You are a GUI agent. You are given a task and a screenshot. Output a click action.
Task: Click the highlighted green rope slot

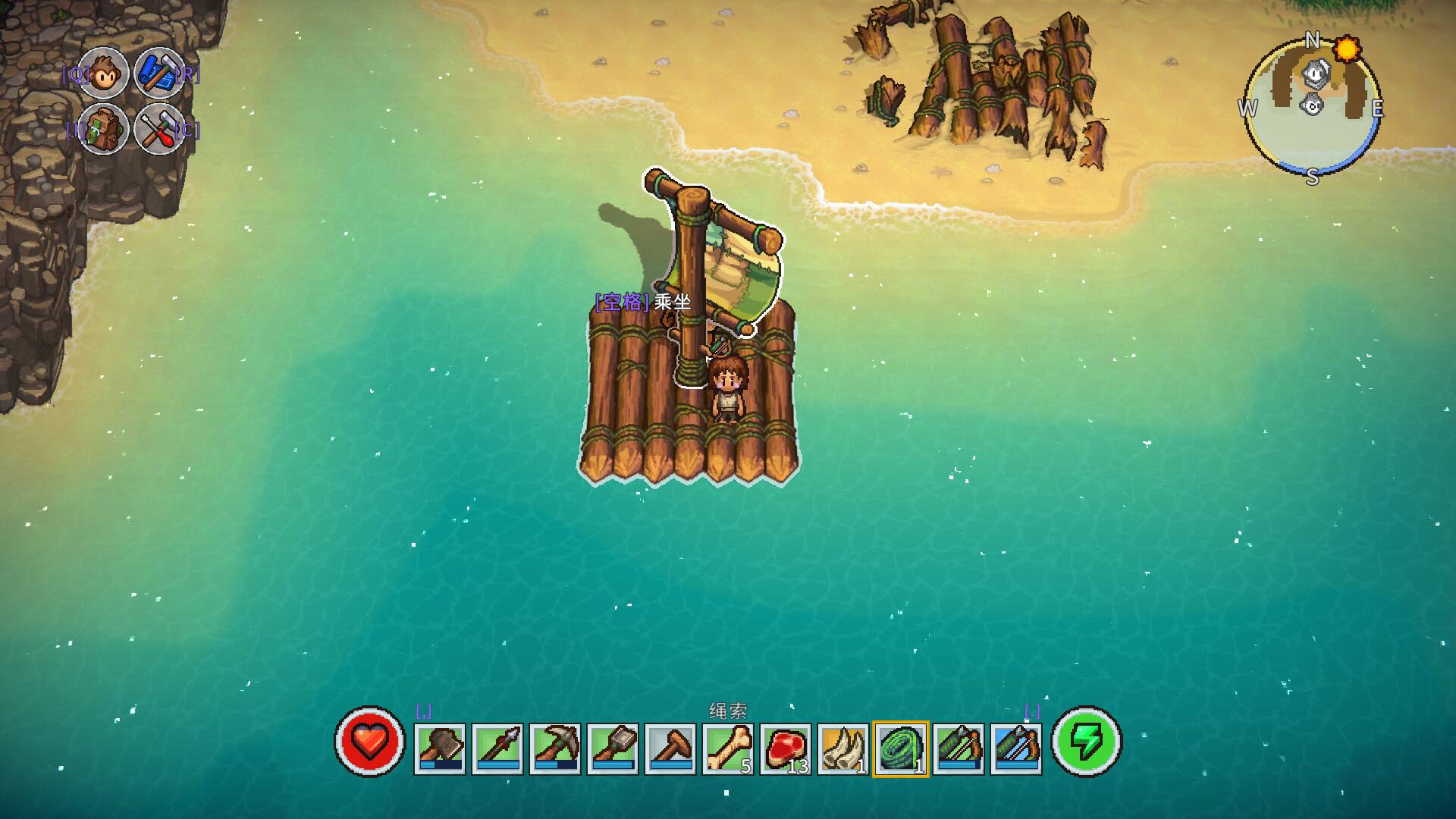pyautogui.click(x=901, y=748)
